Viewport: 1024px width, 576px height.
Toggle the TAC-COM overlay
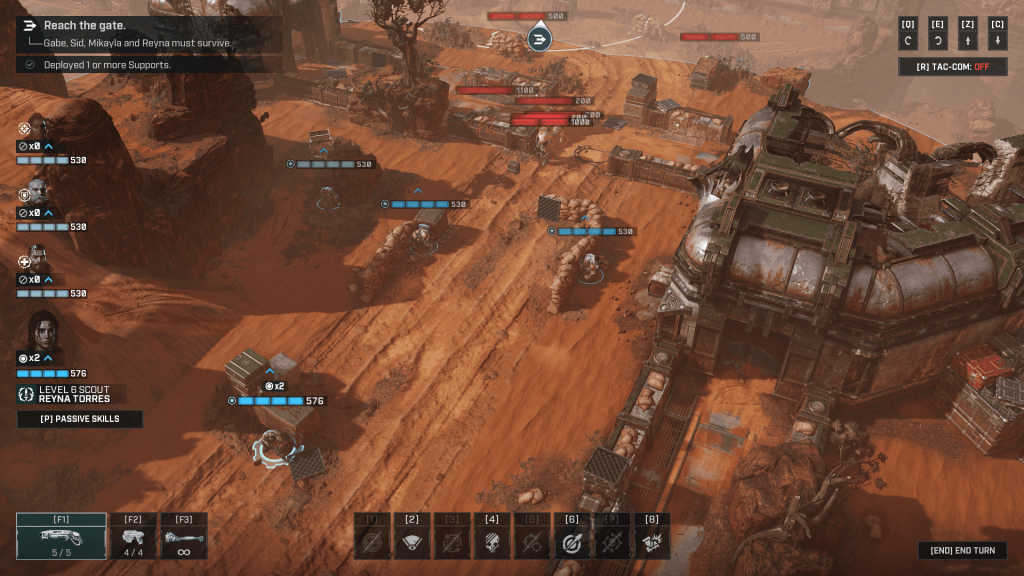pyautogui.click(x=952, y=67)
